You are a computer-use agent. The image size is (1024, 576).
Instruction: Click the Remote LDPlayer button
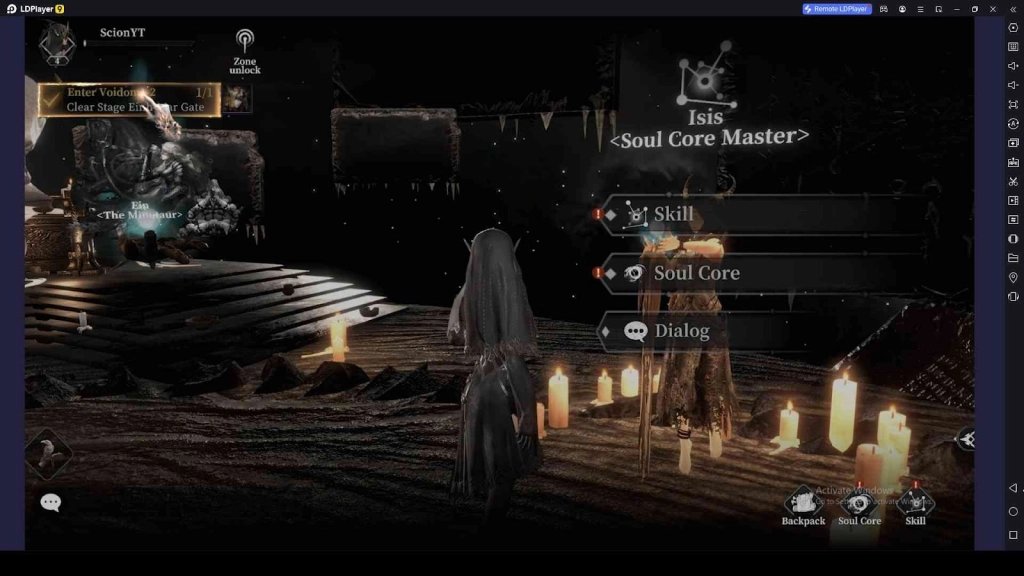[837, 9]
